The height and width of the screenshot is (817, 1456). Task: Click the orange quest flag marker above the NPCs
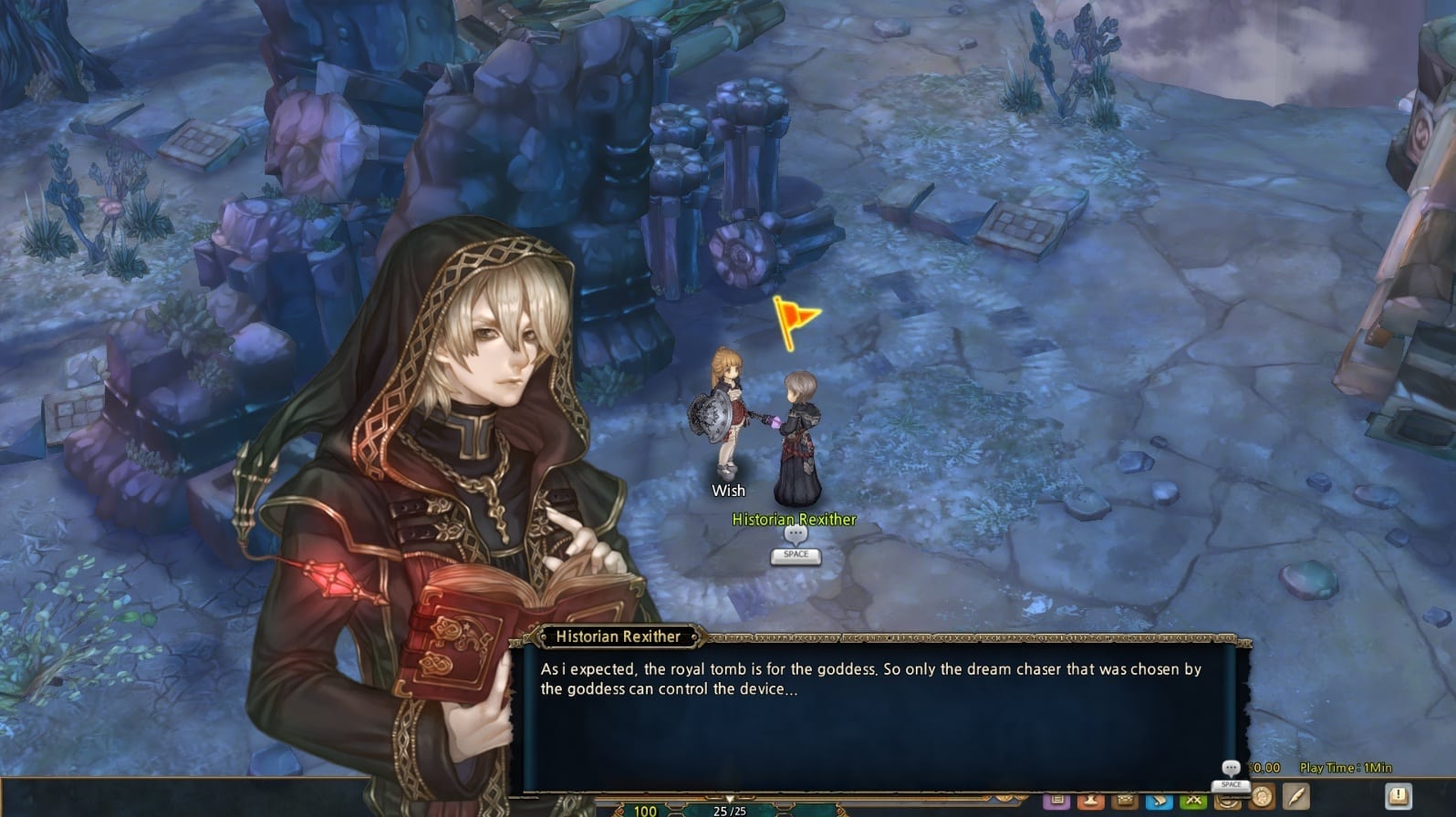(x=794, y=317)
